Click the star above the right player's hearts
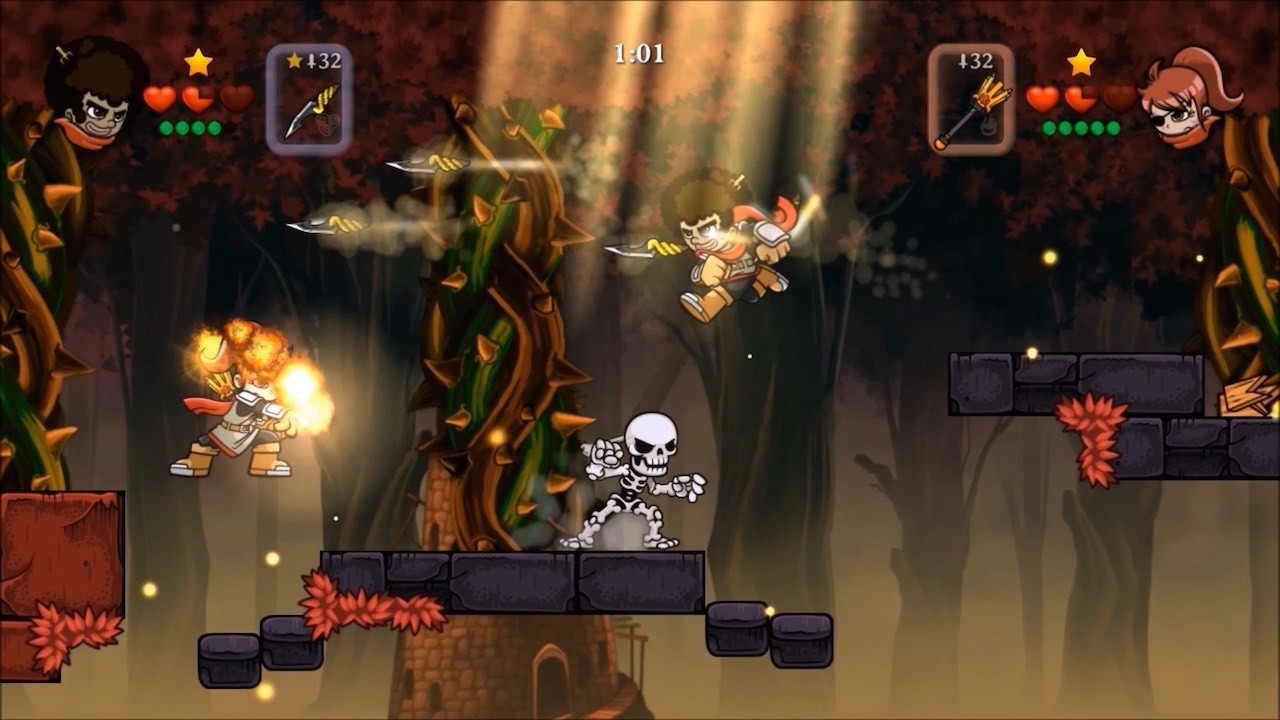 coord(1080,64)
